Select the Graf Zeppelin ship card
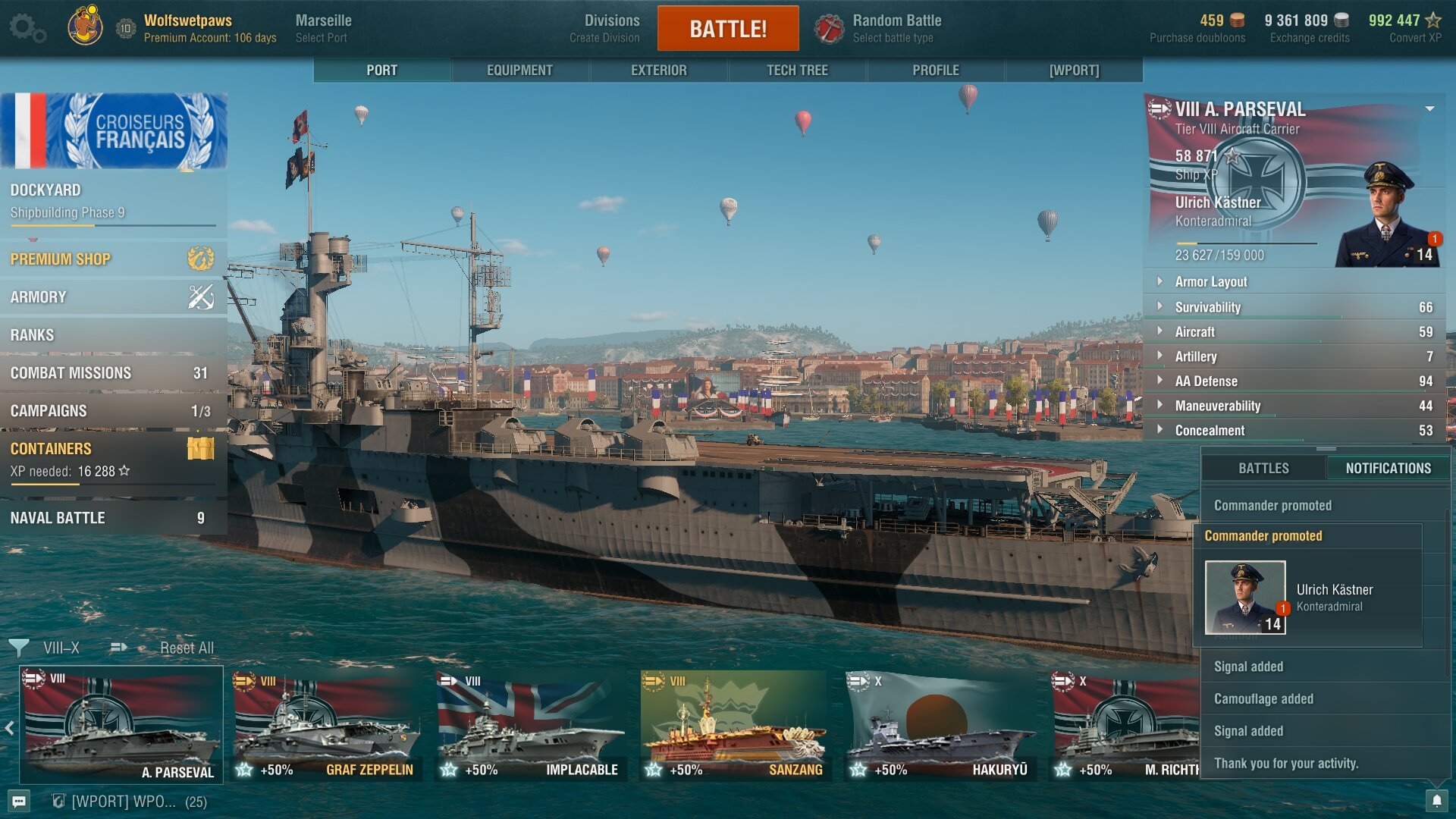The height and width of the screenshot is (819, 1456). (327, 725)
